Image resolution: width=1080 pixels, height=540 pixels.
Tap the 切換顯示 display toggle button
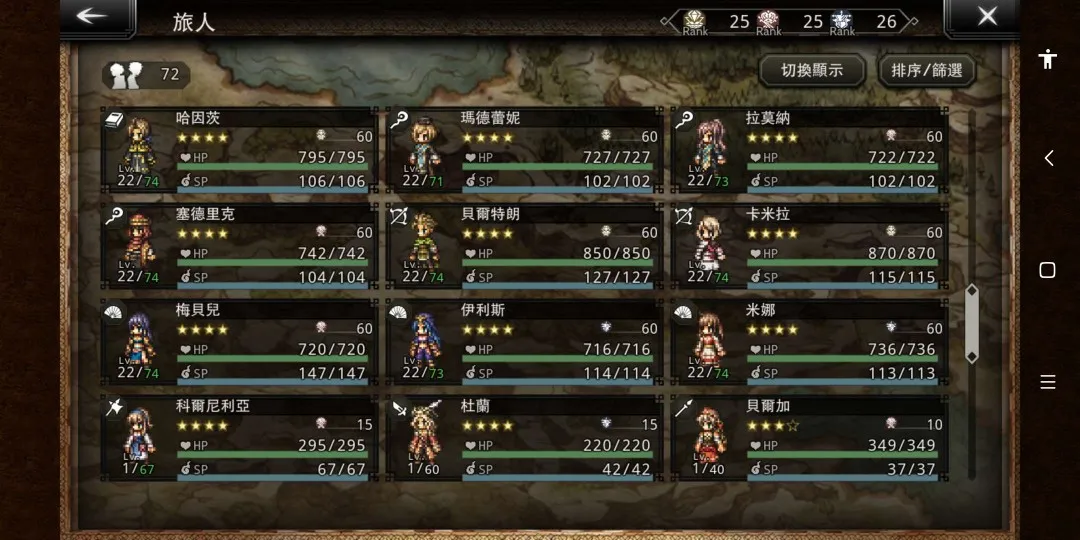(811, 71)
